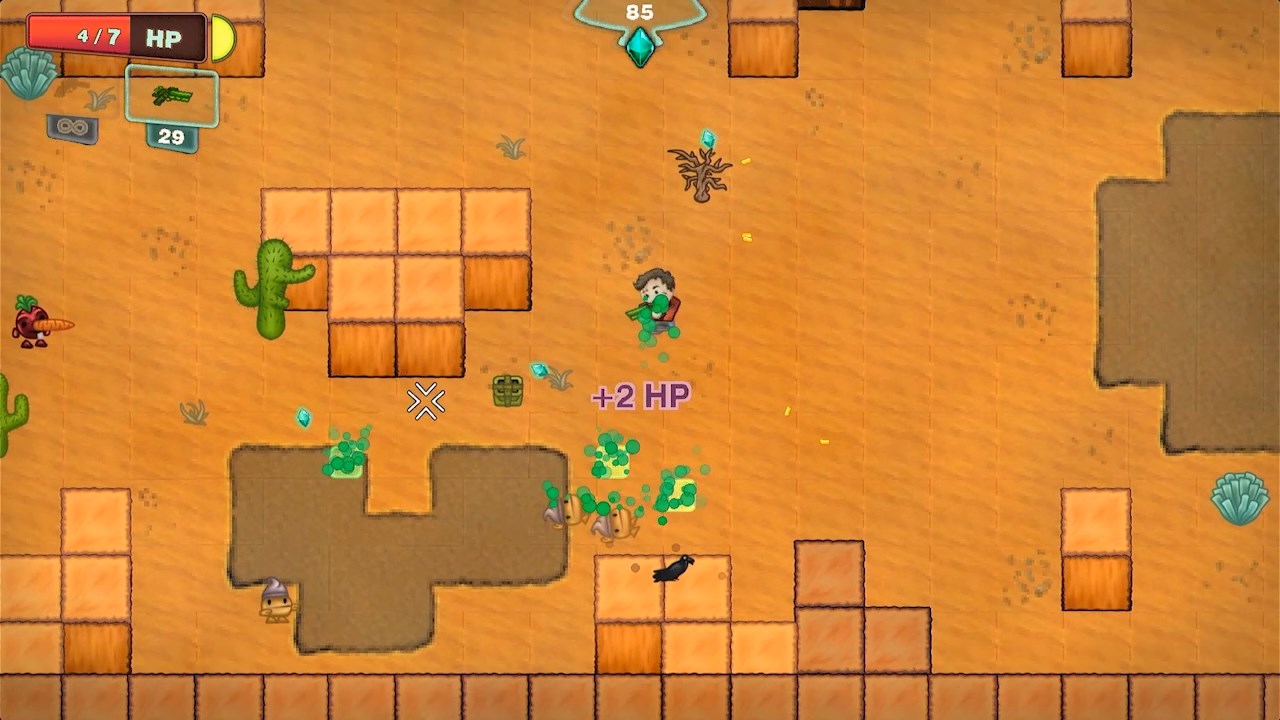Select the player character holding the gun
This screenshot has width=1280, height=720.
(655, 300)
